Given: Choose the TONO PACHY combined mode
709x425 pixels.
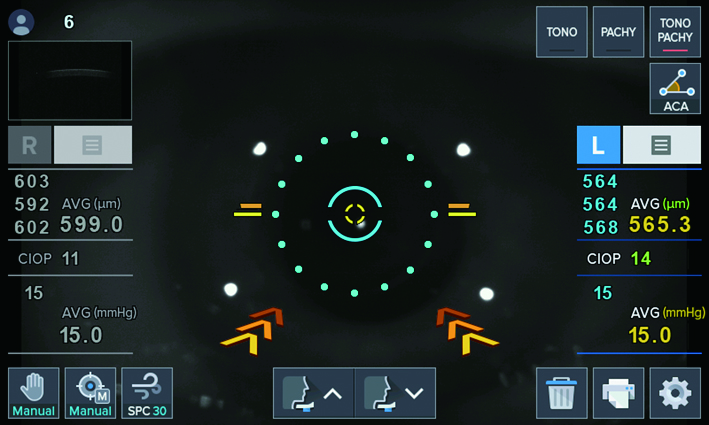Looking at the screenshot, I should pyautogui.click(x=675, y=32).
